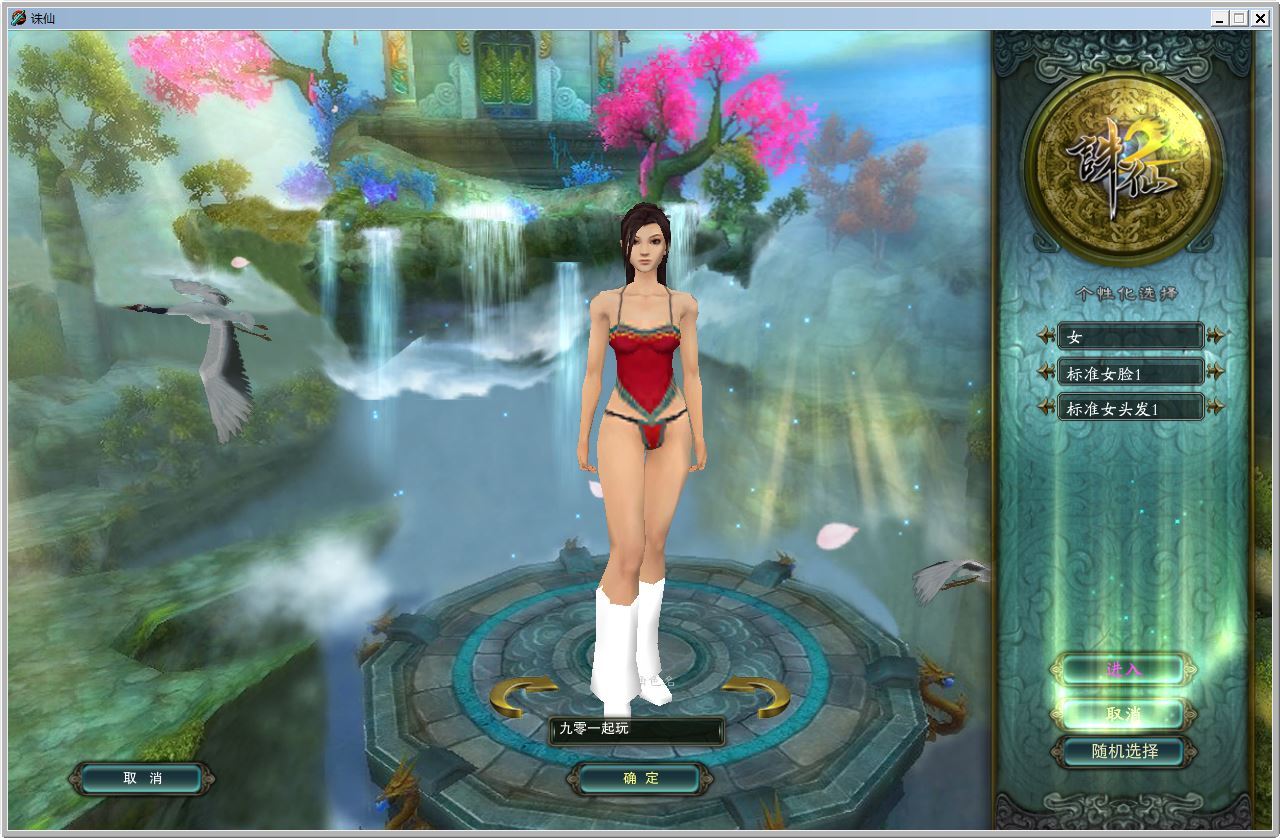Select next face right of 标准女脸1
Viewport: 1280px width, 838px height.
1215,373
